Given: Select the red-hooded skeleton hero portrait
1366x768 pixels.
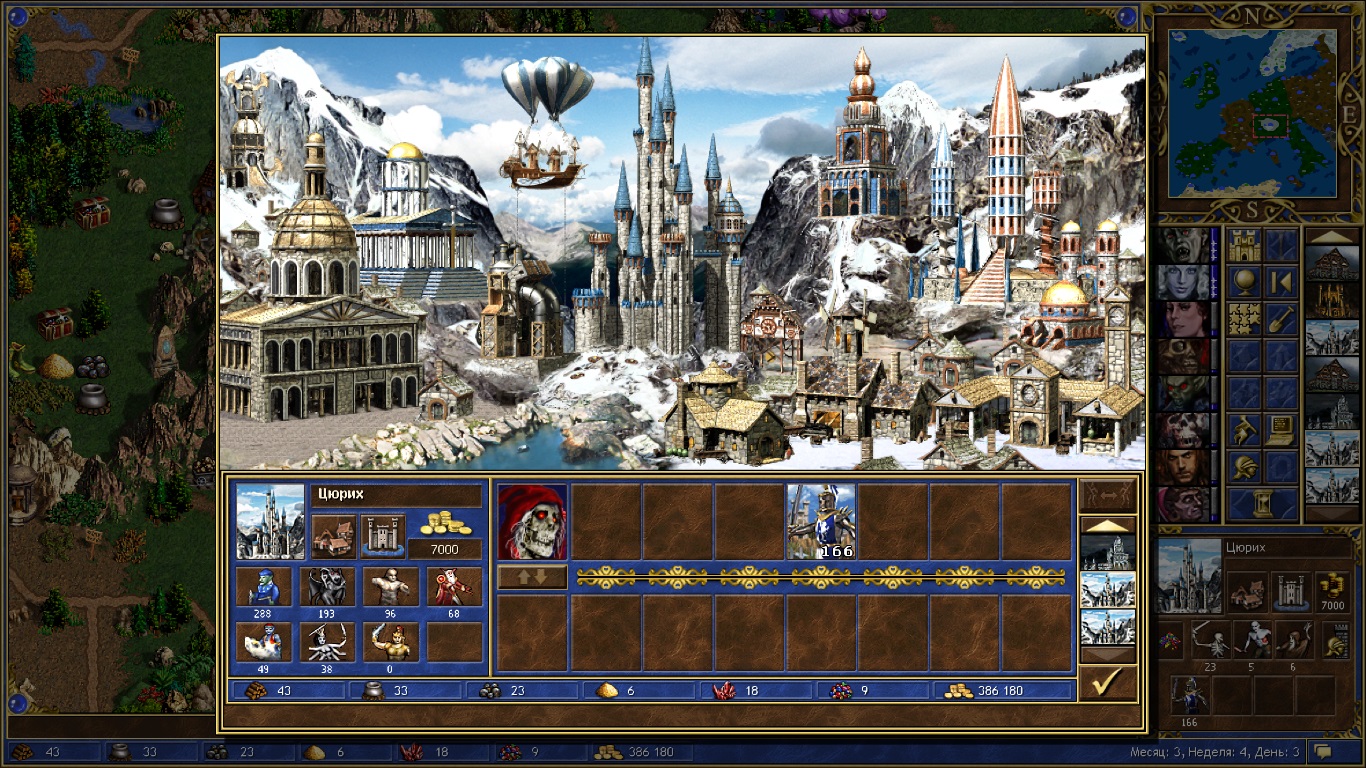Looking at the screenshot, I should [x=532, y=522].
